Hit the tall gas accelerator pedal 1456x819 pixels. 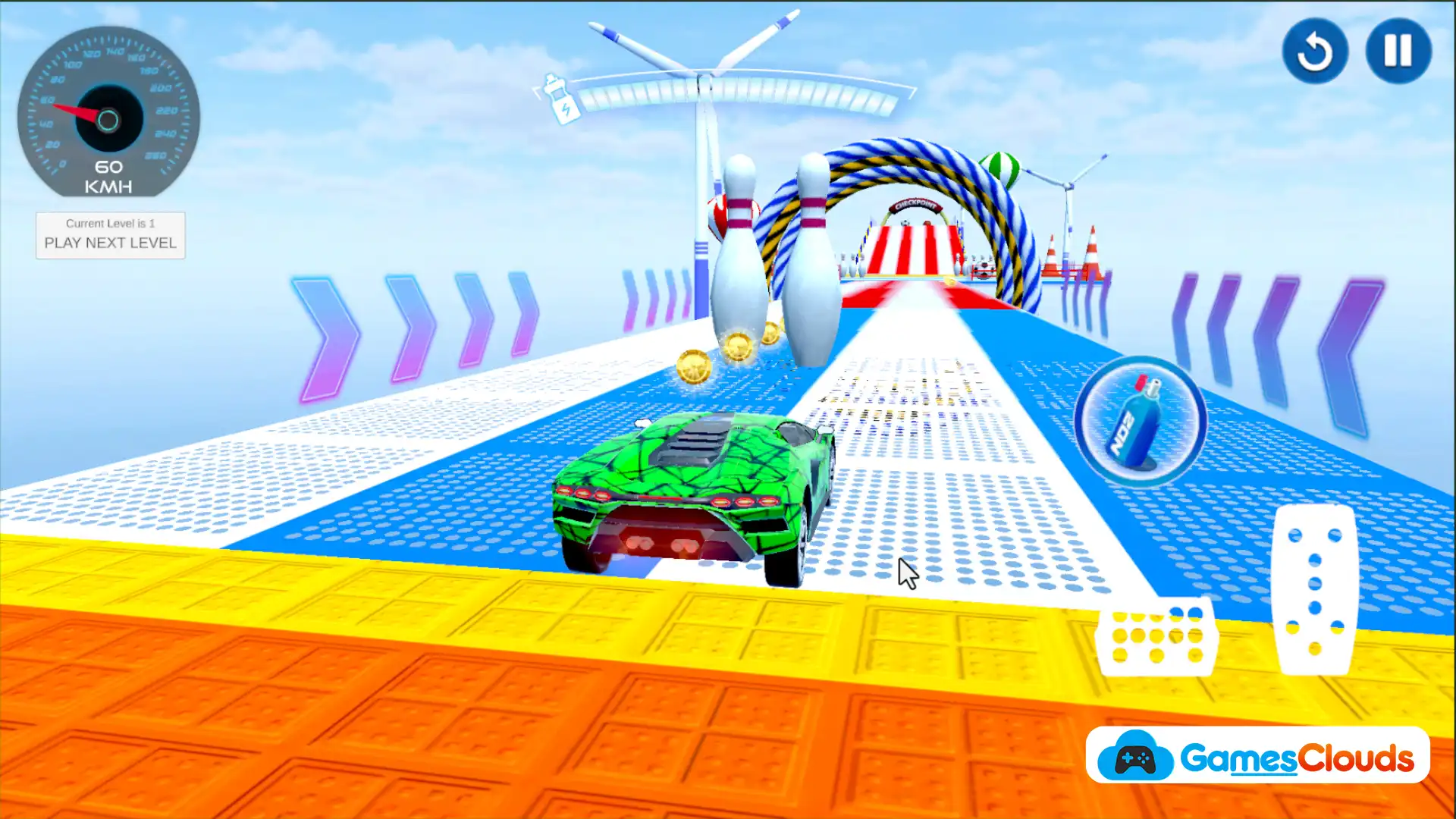point(1314,590)
